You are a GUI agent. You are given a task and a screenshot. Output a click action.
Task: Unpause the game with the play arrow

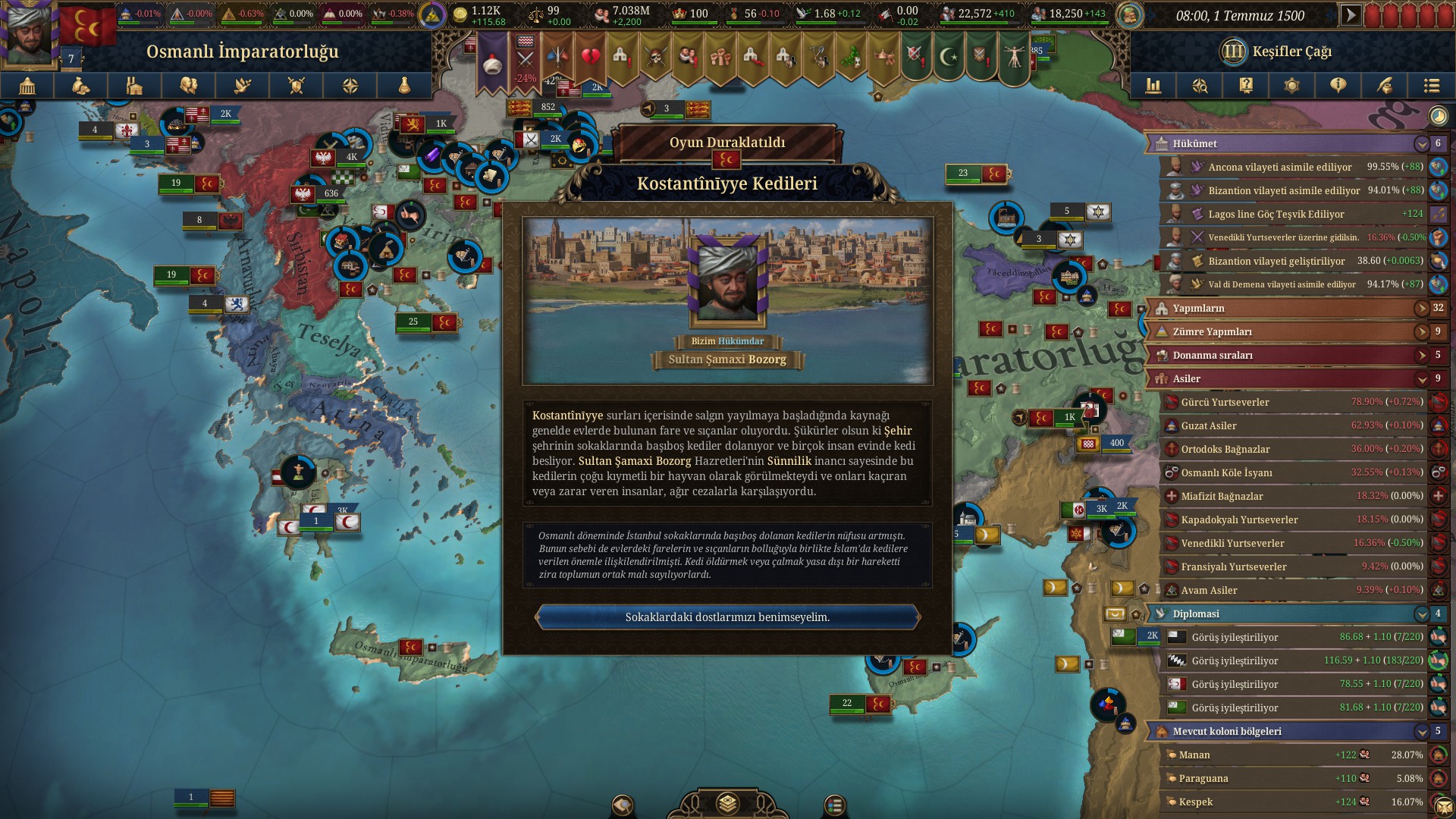coord(1351,15)
